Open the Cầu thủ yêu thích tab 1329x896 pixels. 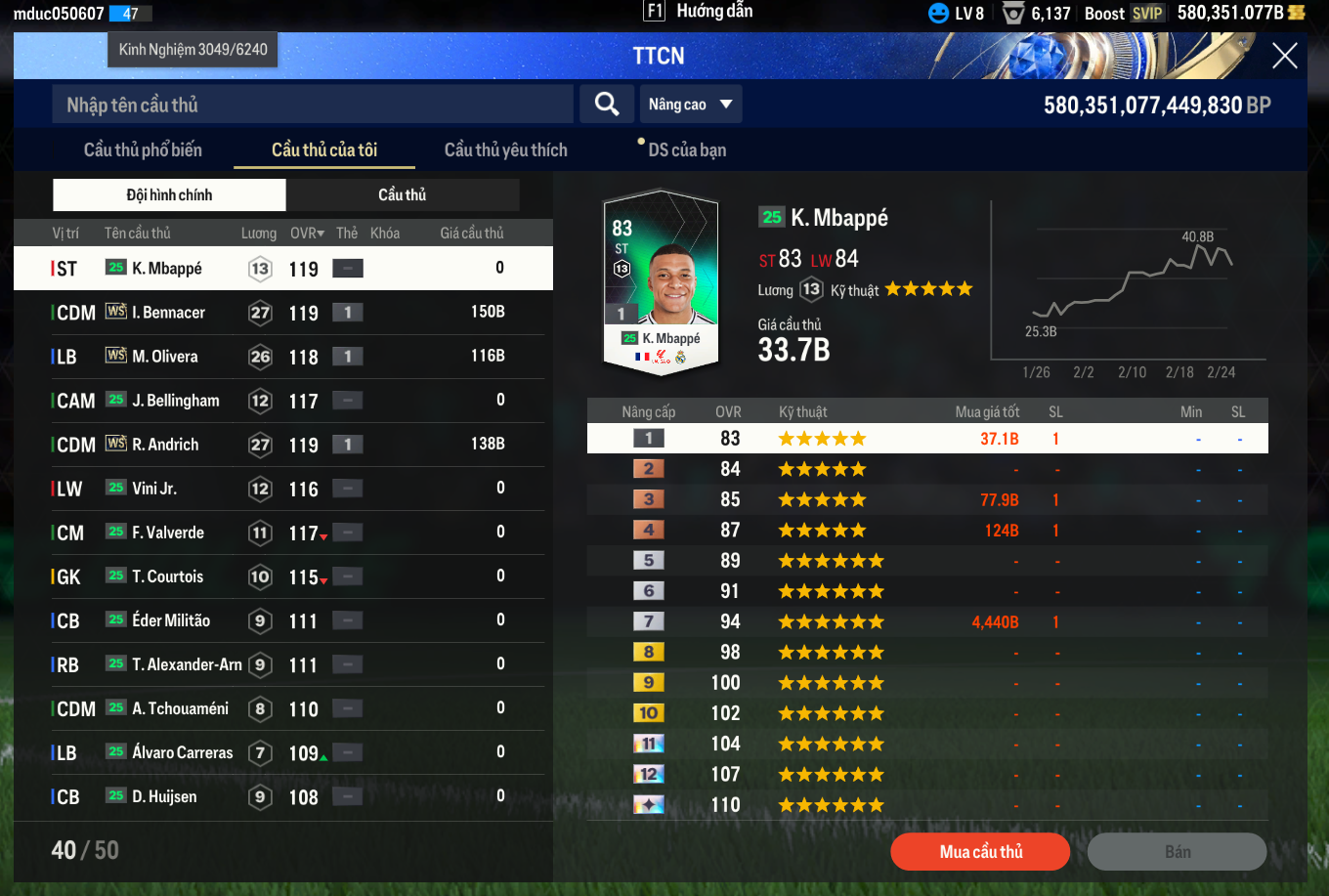(x=505, y=149)
